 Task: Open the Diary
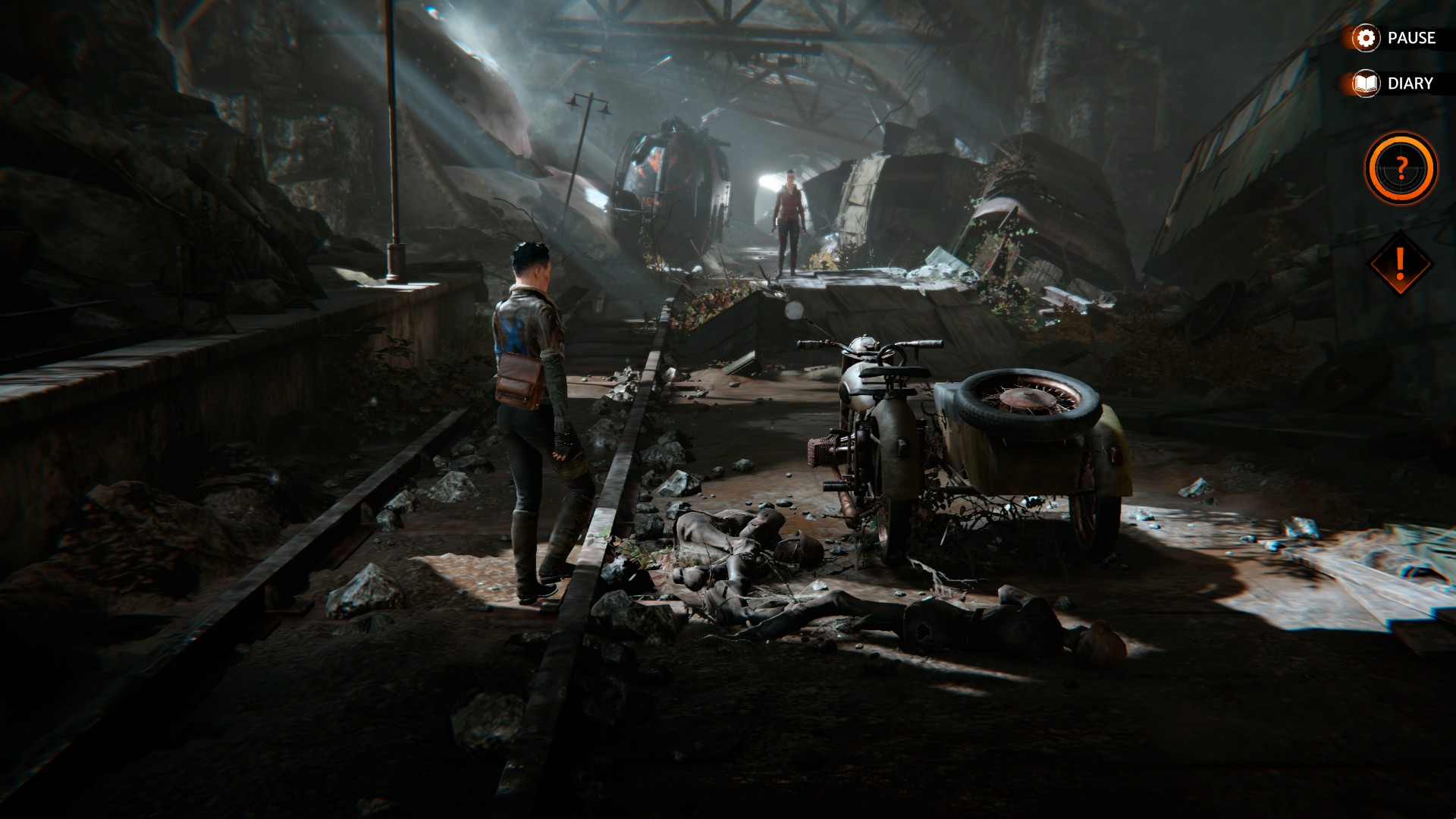(x=1395, y=83)
